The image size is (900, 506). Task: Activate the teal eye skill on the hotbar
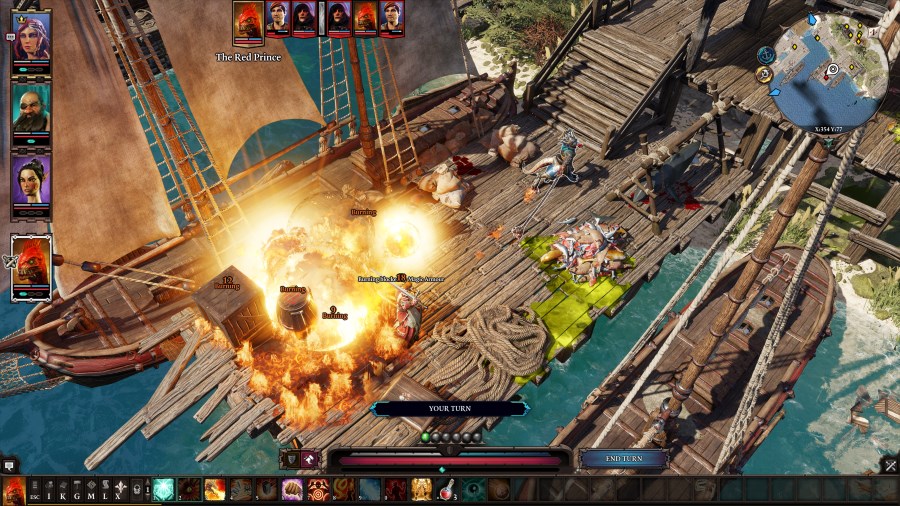tap(475, 490)
